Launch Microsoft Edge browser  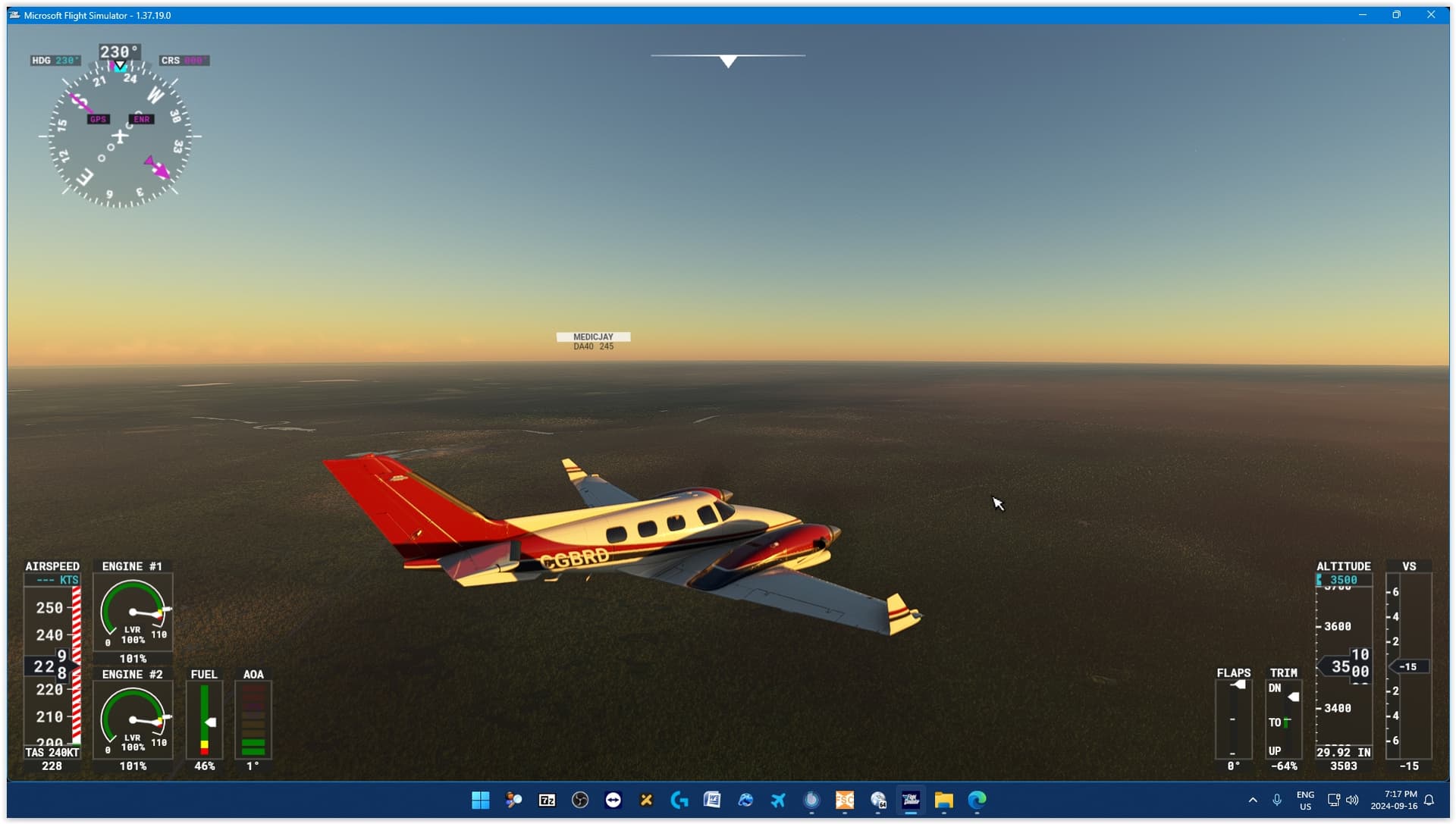click(977, 801)
